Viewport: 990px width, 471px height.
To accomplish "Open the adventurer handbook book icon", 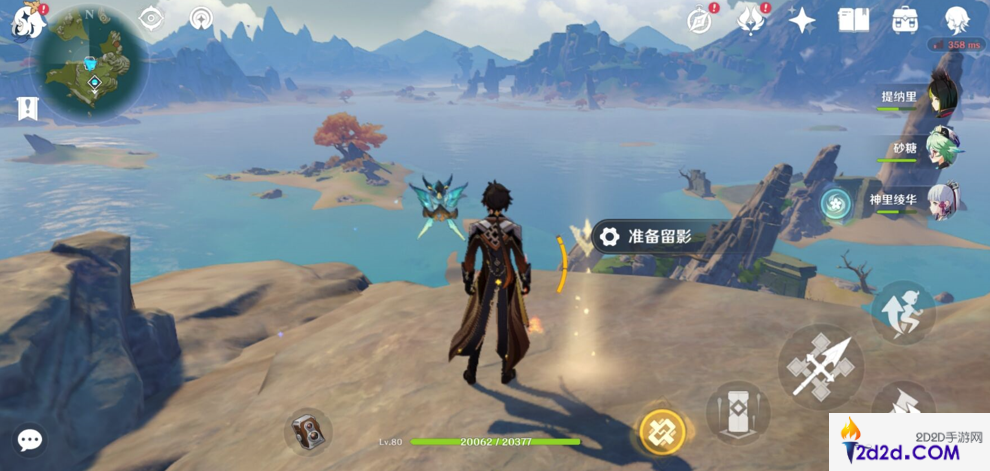I will (x=853, y=20).
